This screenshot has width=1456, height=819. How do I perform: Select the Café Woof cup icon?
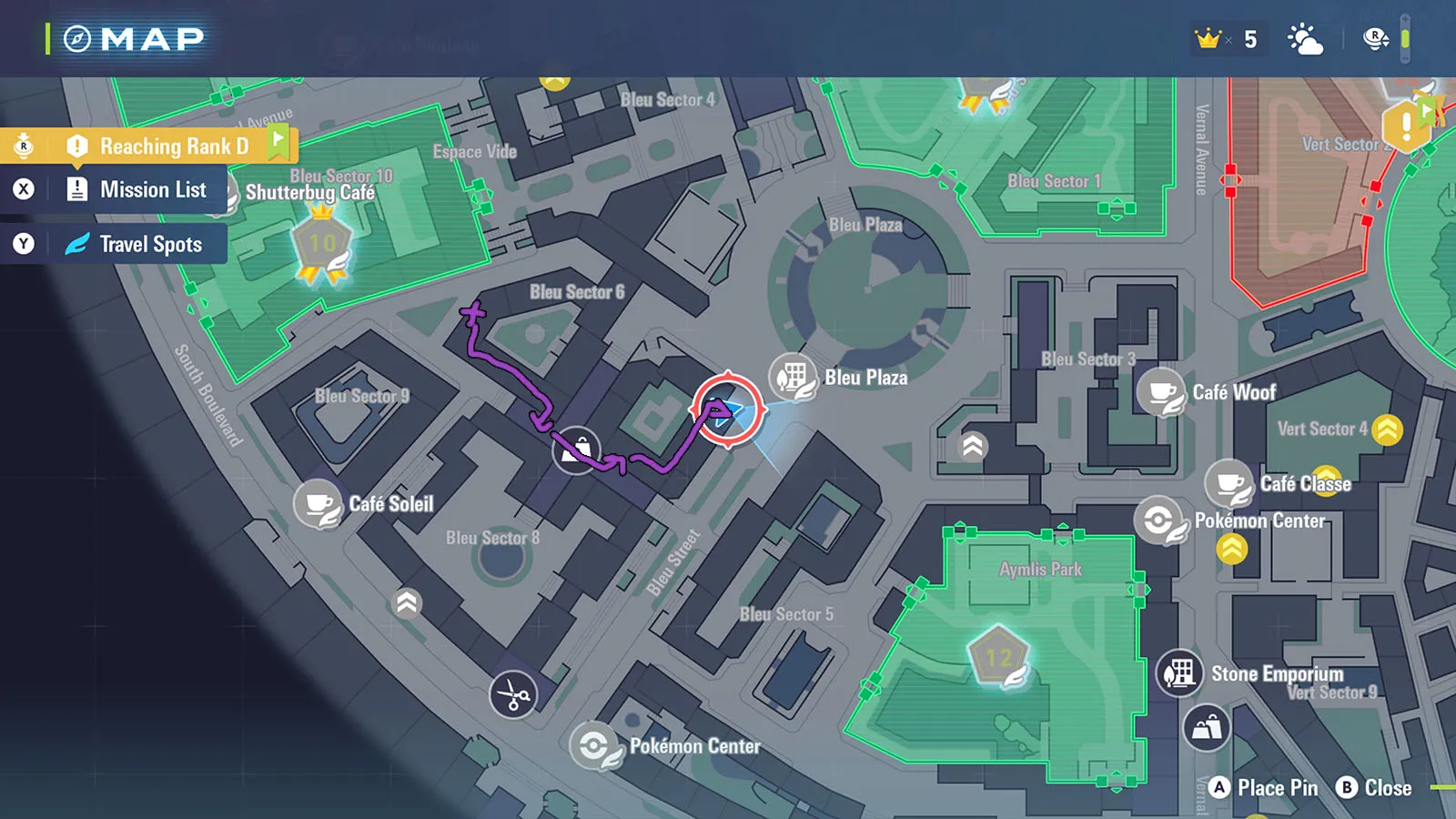(x=1161, y=392)
